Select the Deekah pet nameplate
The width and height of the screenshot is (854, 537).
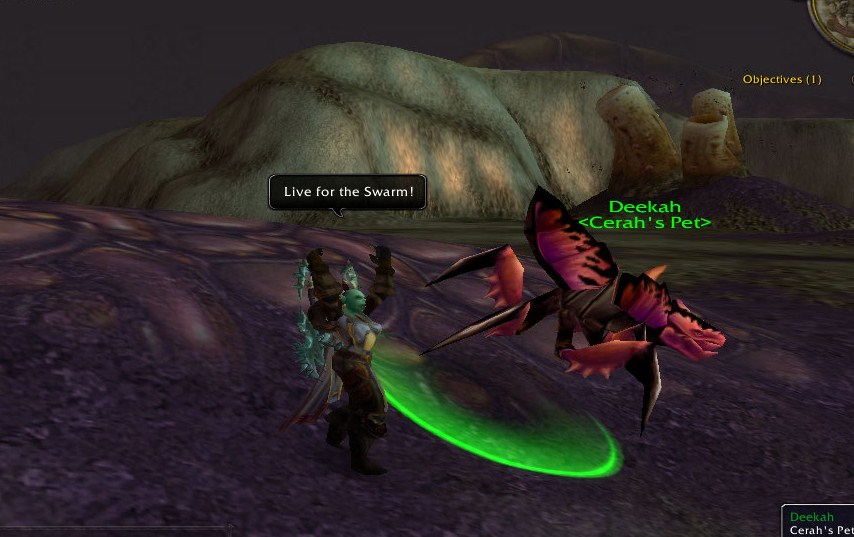(644, 207)
